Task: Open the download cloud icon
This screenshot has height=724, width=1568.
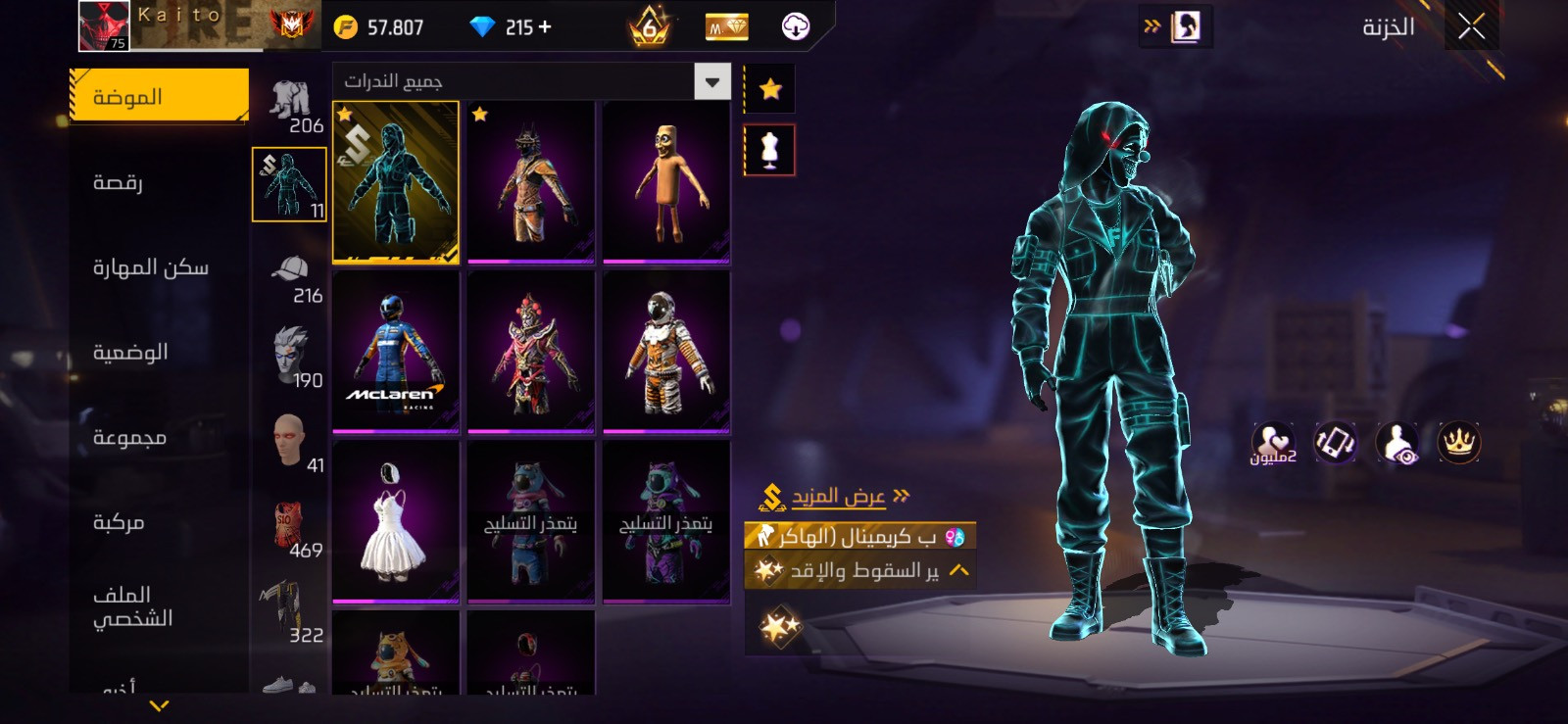Action: point(796,27)
